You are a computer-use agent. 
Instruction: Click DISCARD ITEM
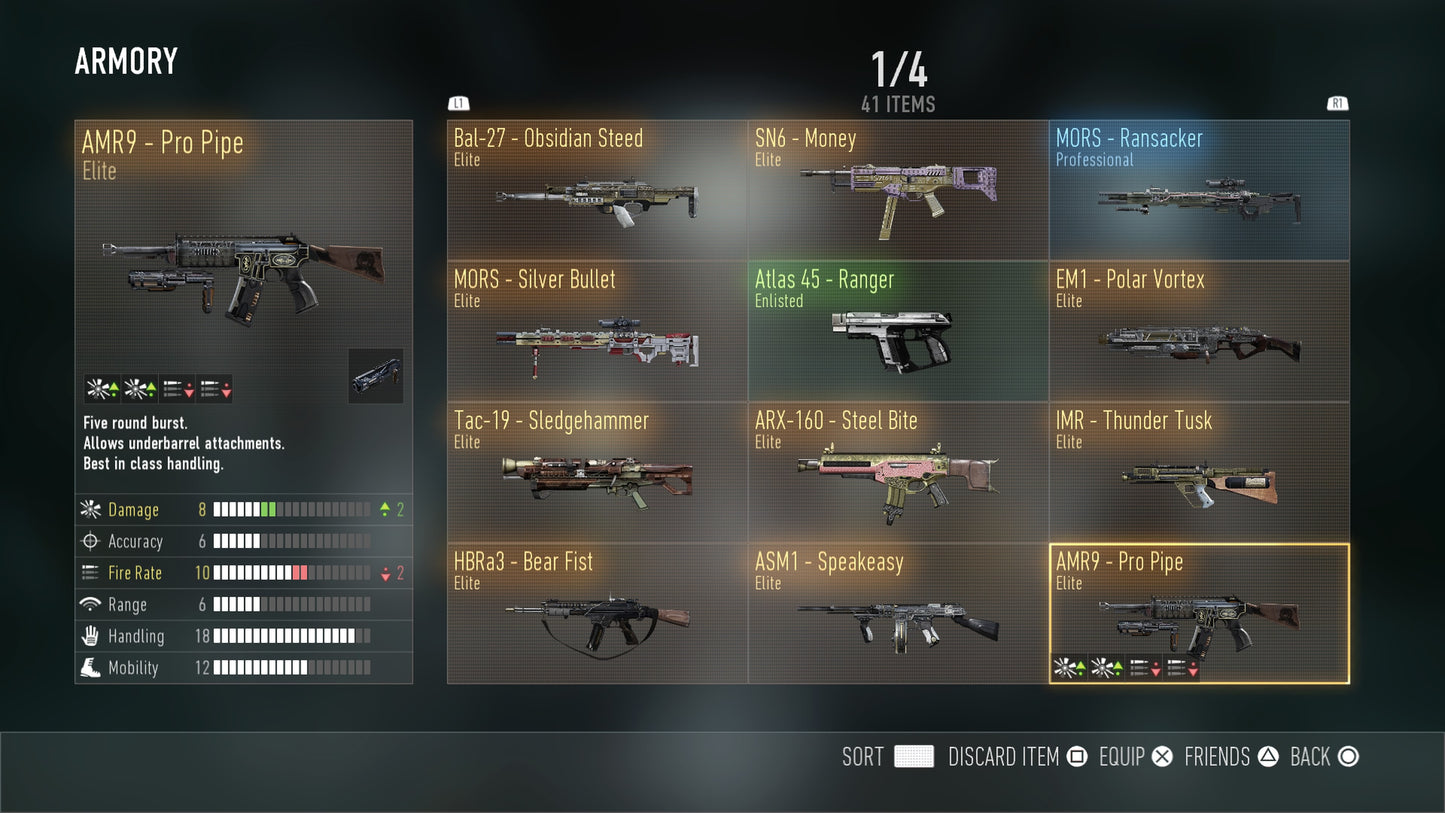[x=1004, y=757]
